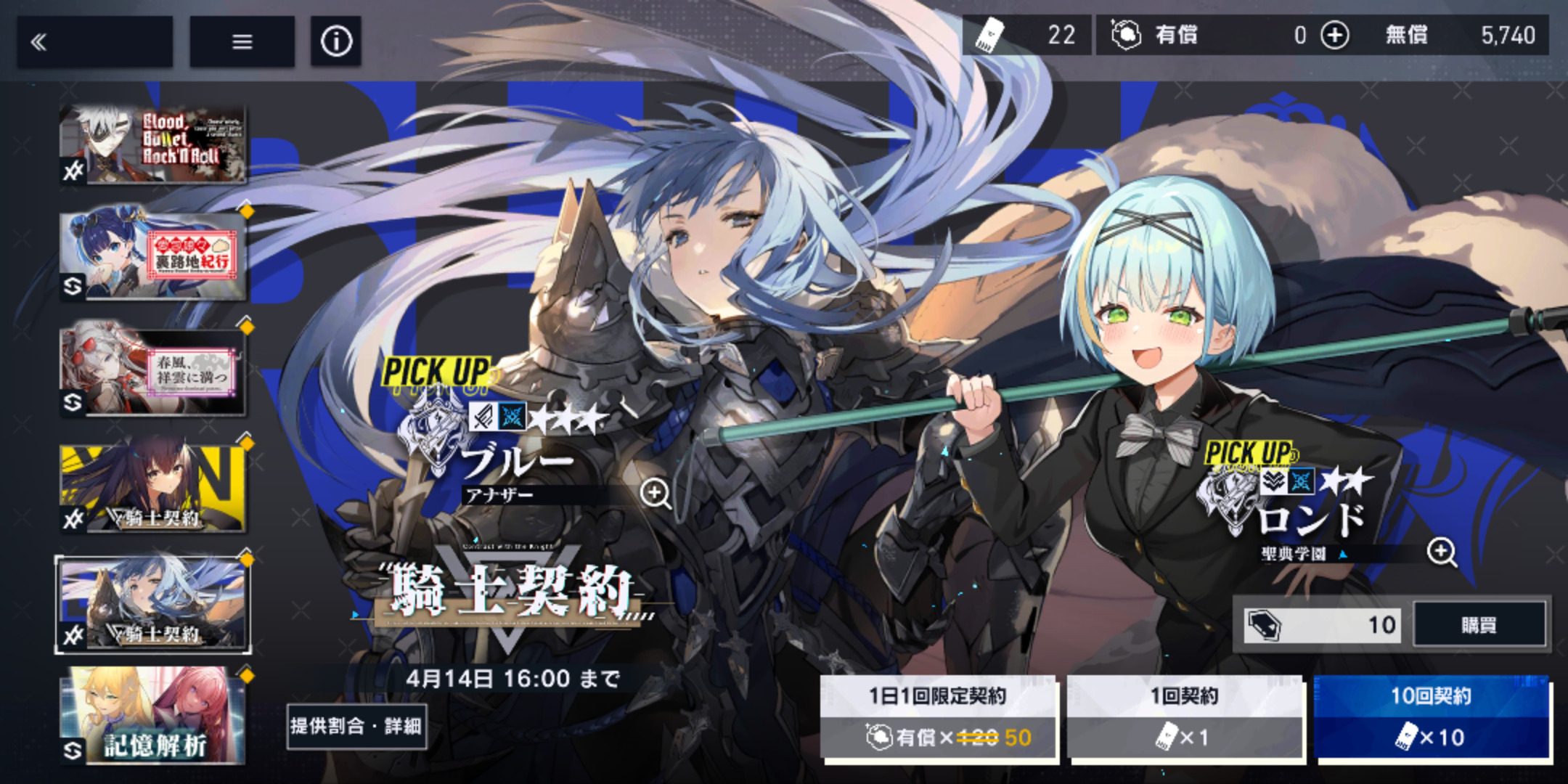1568x784 pixels.
Task: Select the Blood, Bullet, Rock'n Roll banner
Action: (154, 144)
